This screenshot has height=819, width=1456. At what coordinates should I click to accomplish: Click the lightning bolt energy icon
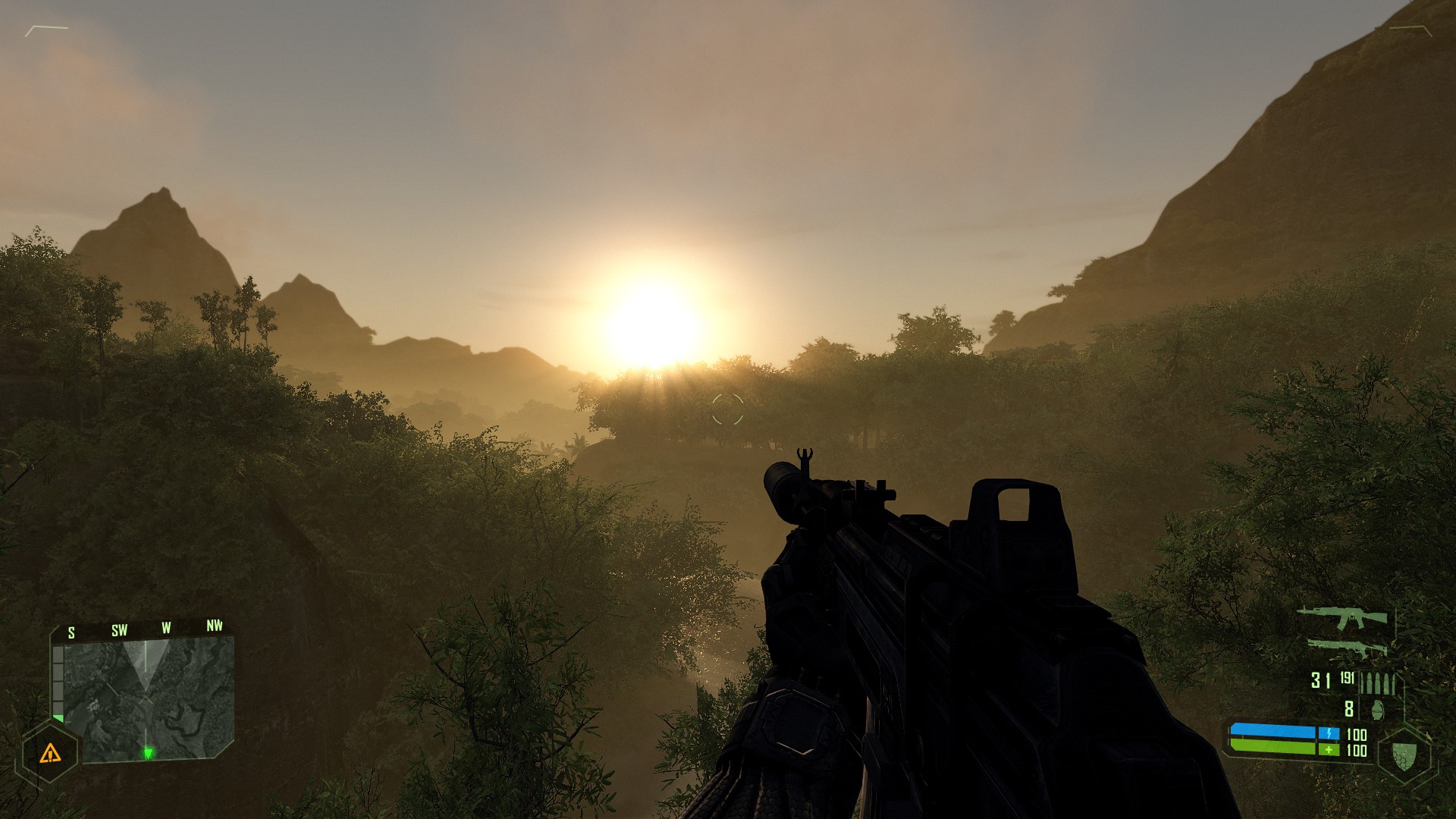click(1329, 733)
